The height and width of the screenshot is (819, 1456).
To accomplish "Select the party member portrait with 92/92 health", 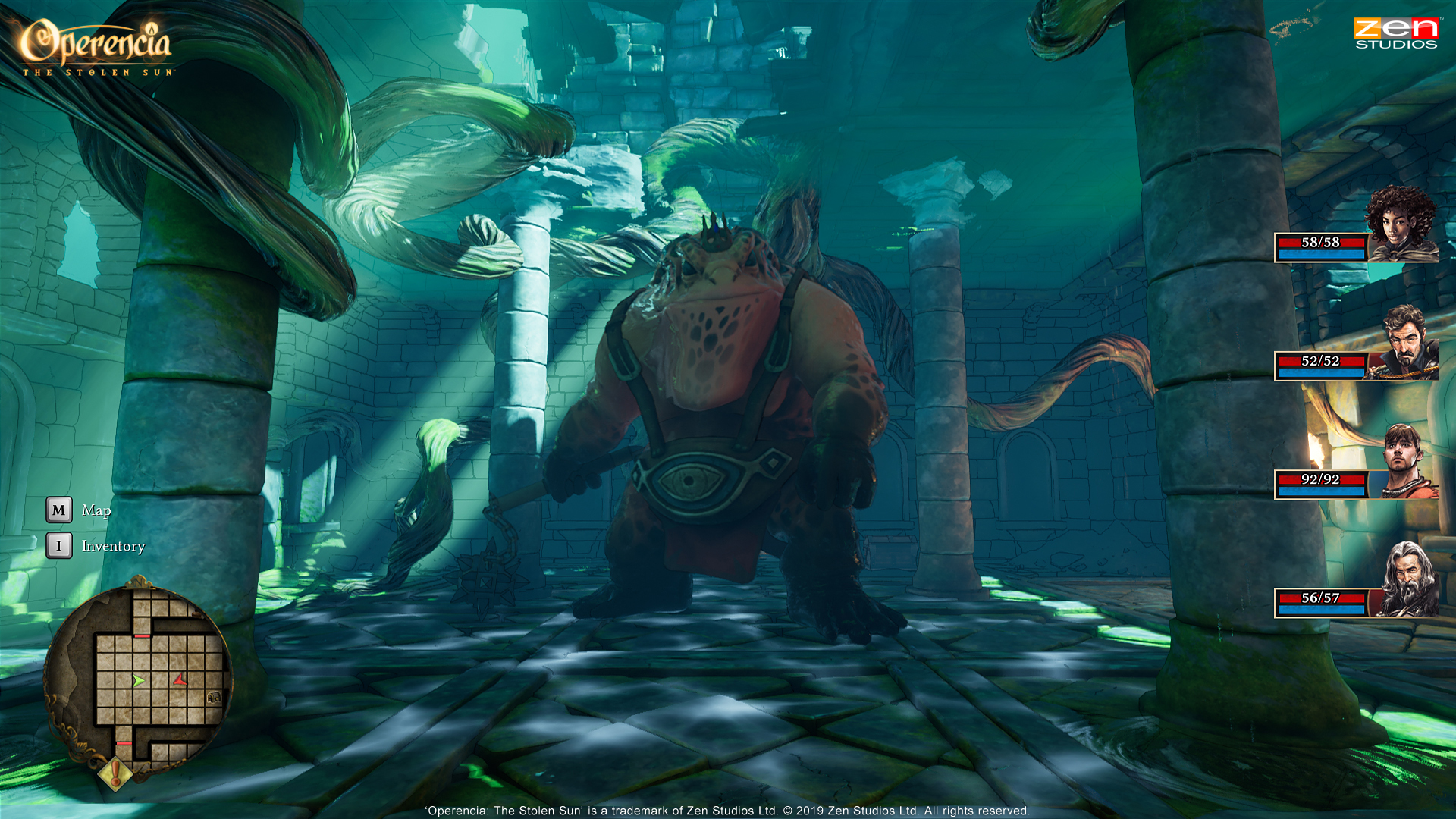I will pos(1404,461).
